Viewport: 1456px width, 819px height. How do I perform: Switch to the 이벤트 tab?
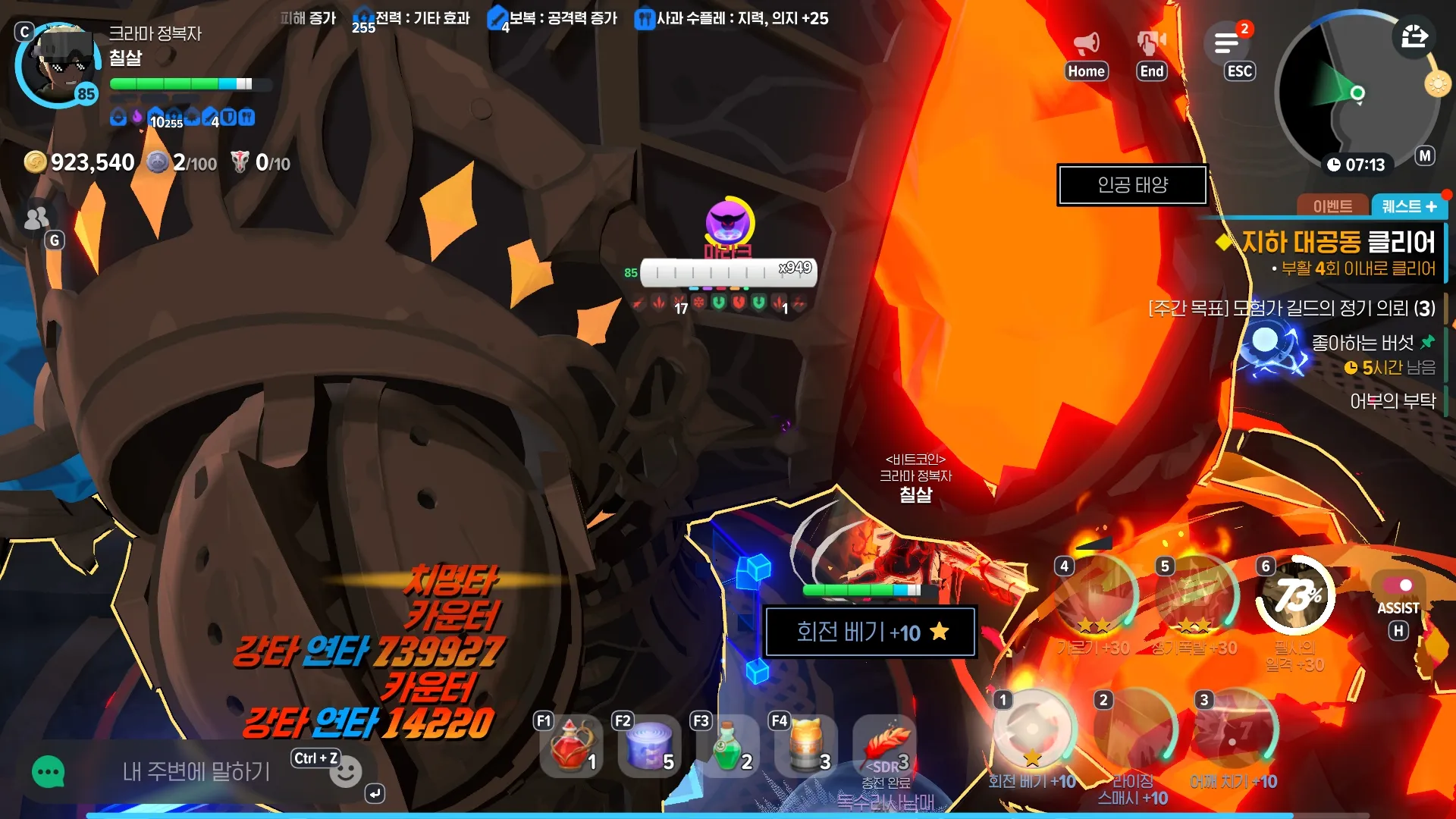click(1332, 206)
